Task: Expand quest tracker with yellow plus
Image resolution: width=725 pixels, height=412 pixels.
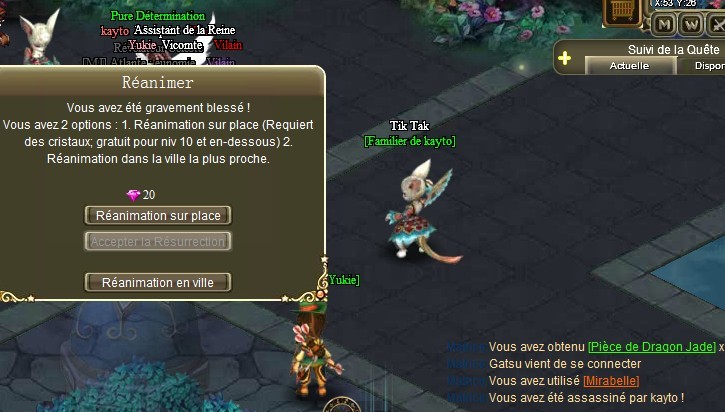Action: tap(565, 58)
